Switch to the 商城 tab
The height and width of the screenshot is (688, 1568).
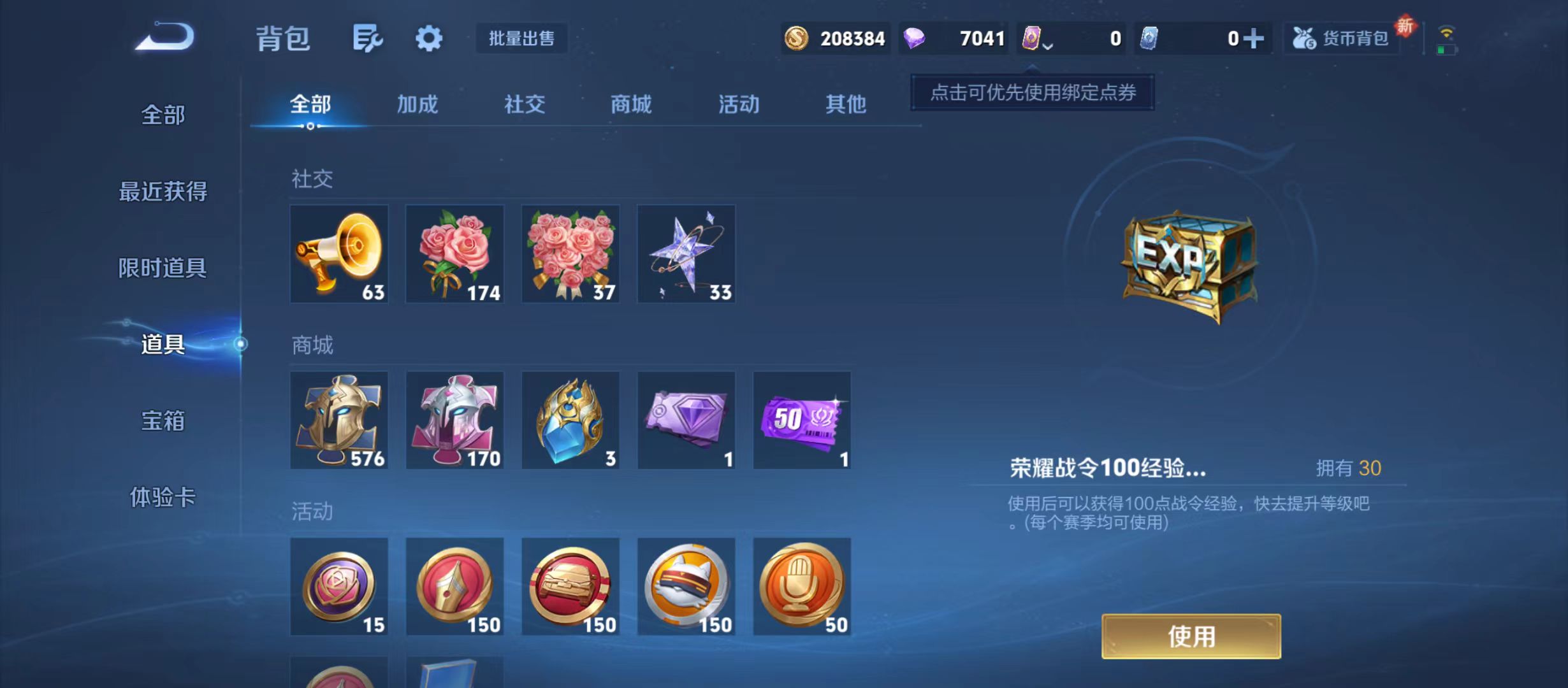tap(630, 104)
